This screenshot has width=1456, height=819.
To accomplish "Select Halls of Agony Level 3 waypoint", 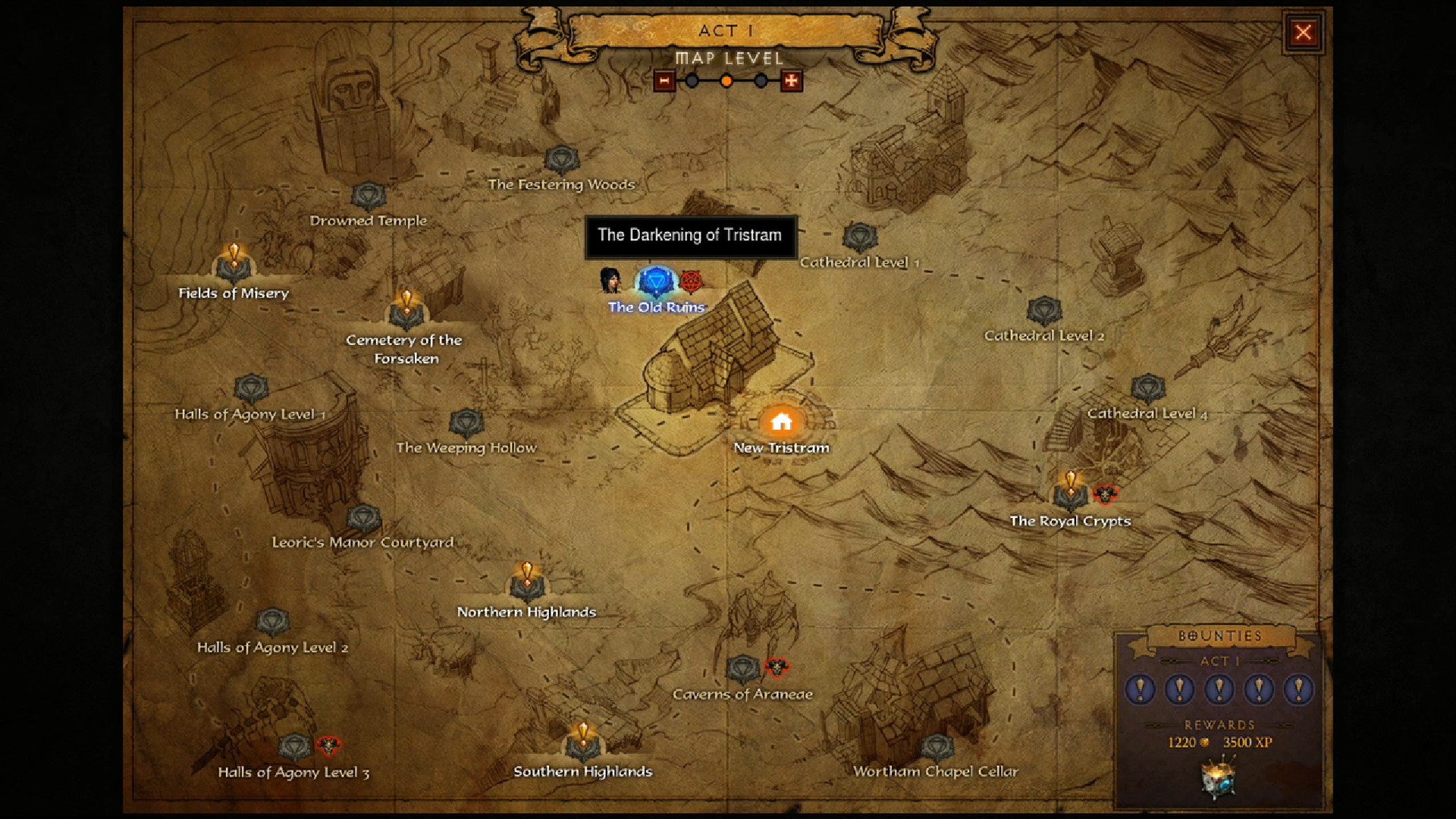I will 295,748.
